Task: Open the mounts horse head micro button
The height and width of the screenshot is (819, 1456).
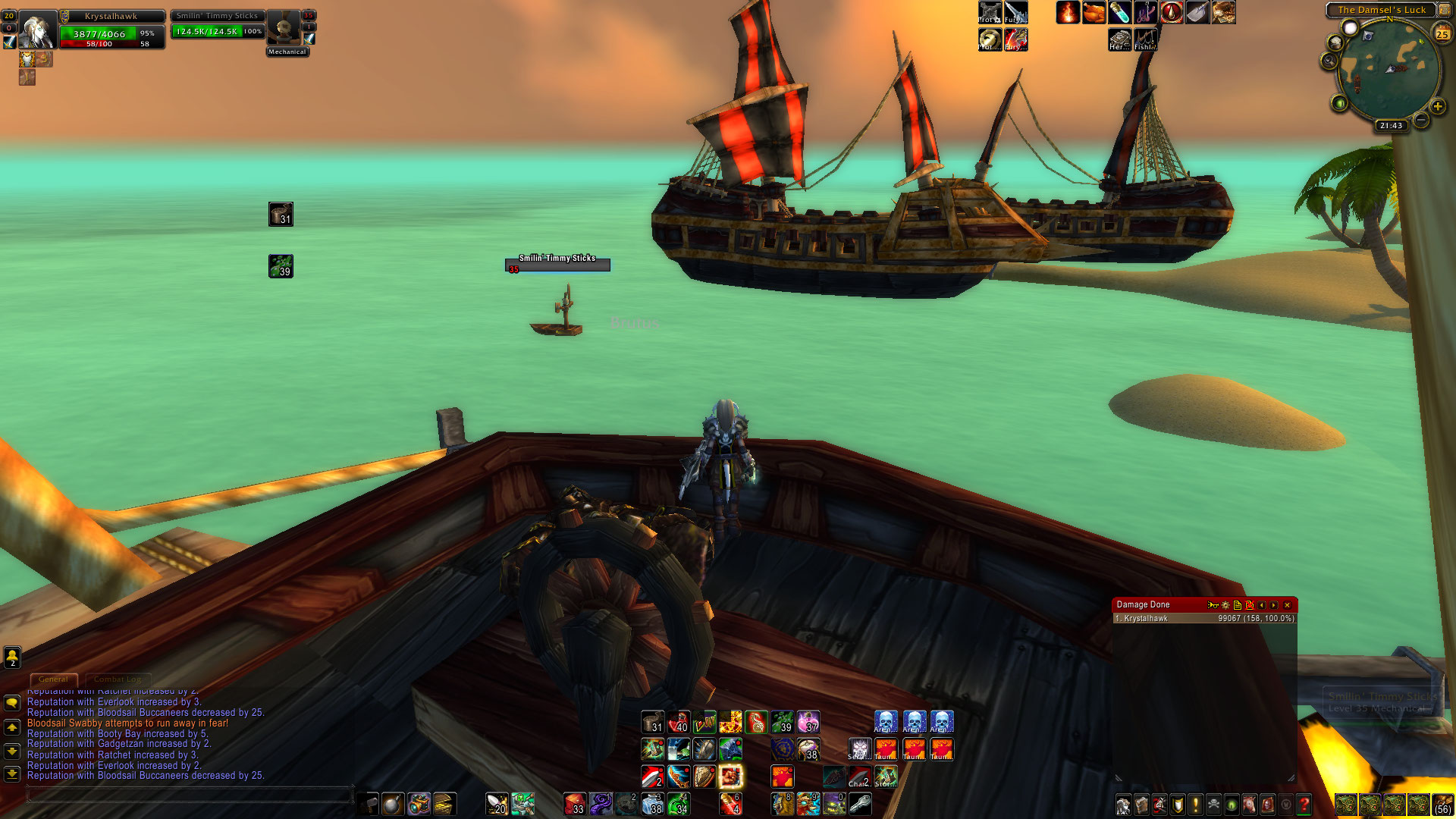Action: (x=1249, y=804)
